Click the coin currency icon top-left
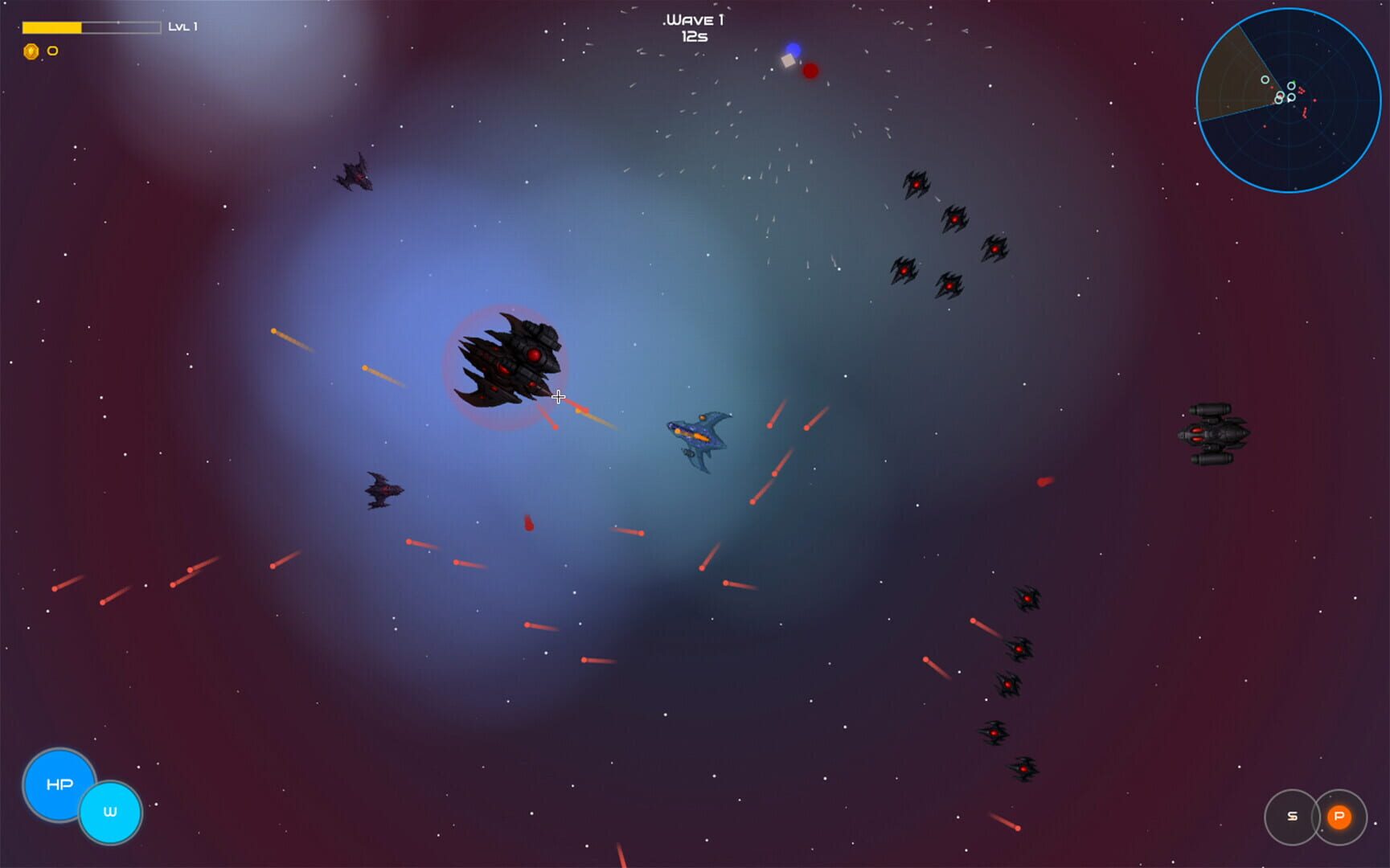 31,50
